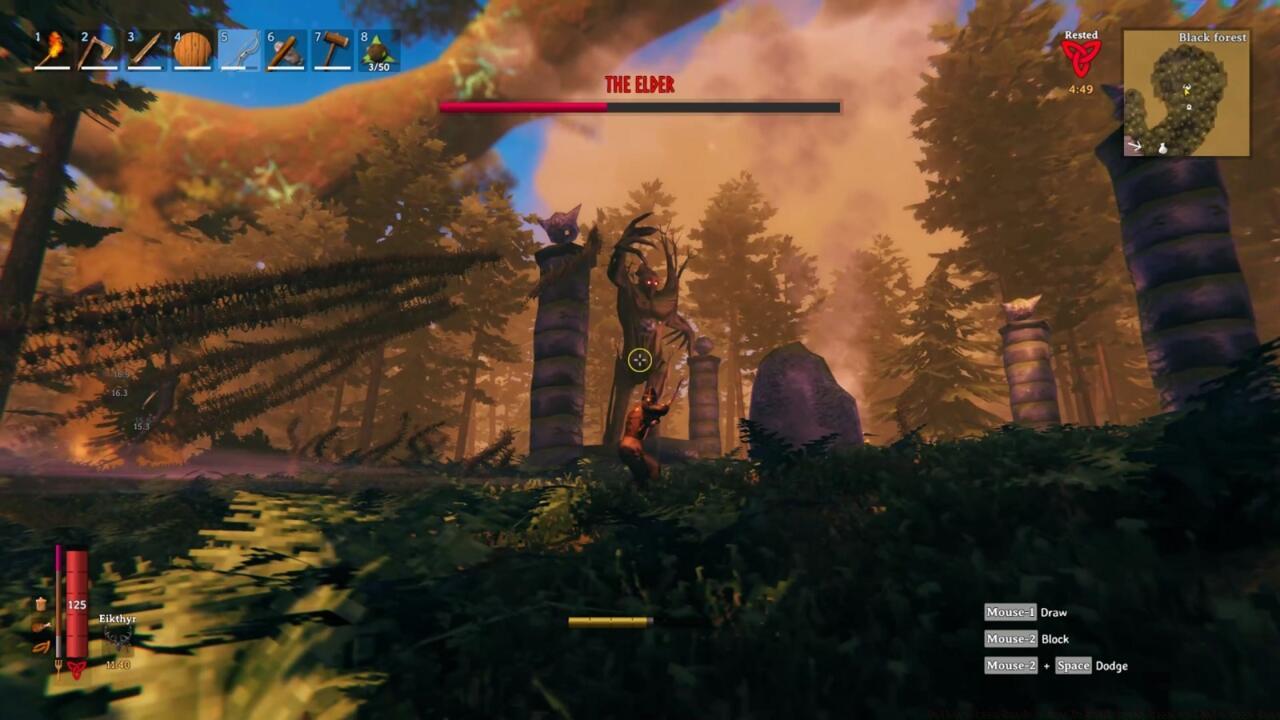Click the trophy bag marker on the minimap
The height and width of the screenshot is (720, 1280).
[x=1163, y=149]
